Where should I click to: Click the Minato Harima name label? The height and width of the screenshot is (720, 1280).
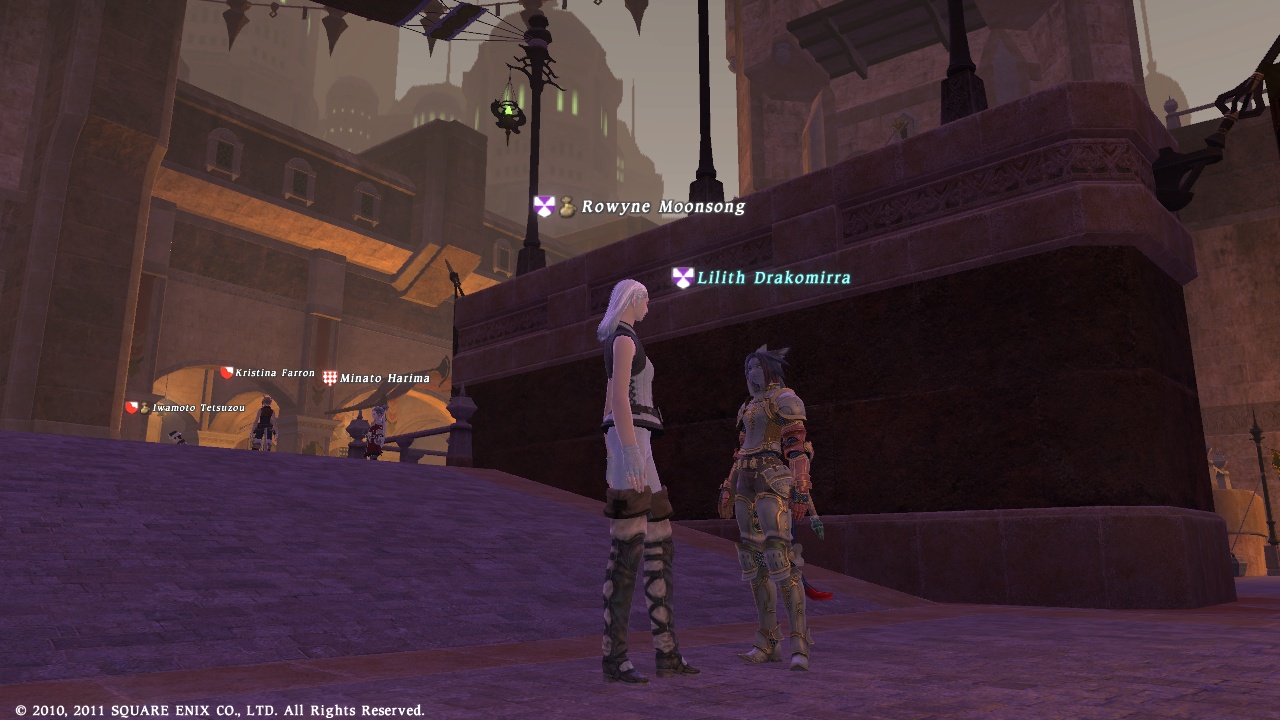click(384, 378)
